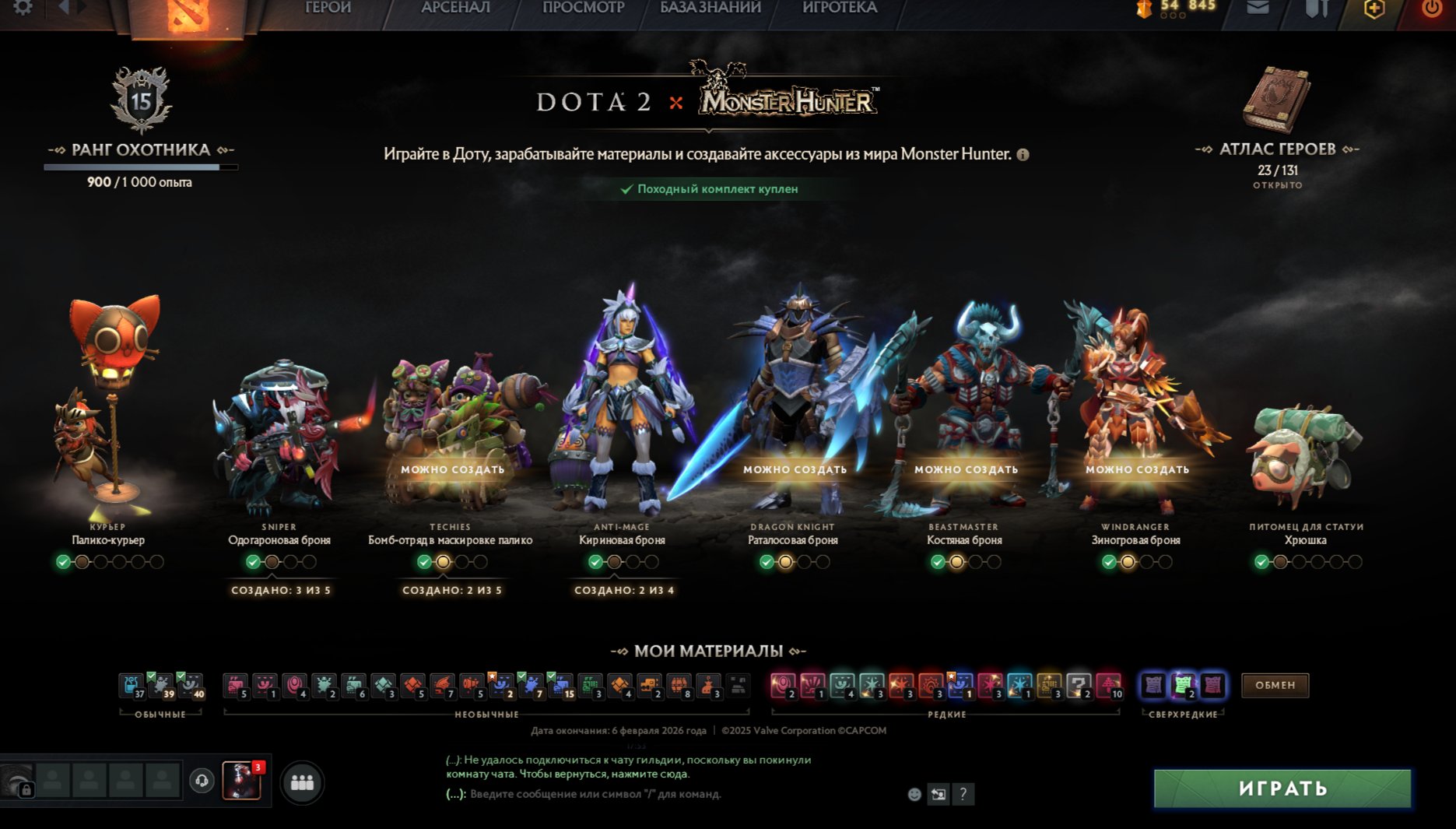1456x829 pixels.
Task: Toggle the Anti-Mage crafted stage checkmark
Action: click(x=595, y=560)
